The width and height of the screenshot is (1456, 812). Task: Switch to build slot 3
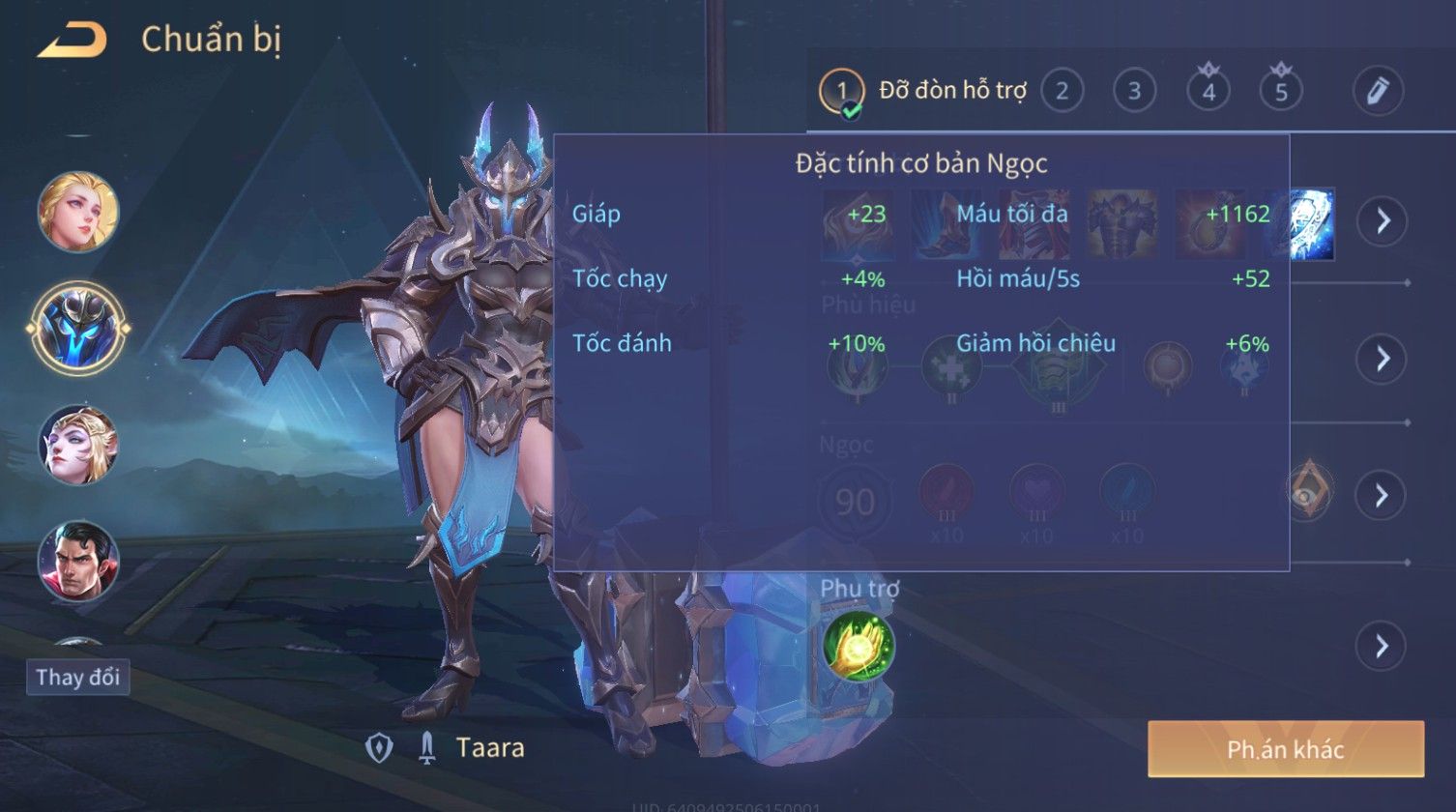tap(1134, 92)
